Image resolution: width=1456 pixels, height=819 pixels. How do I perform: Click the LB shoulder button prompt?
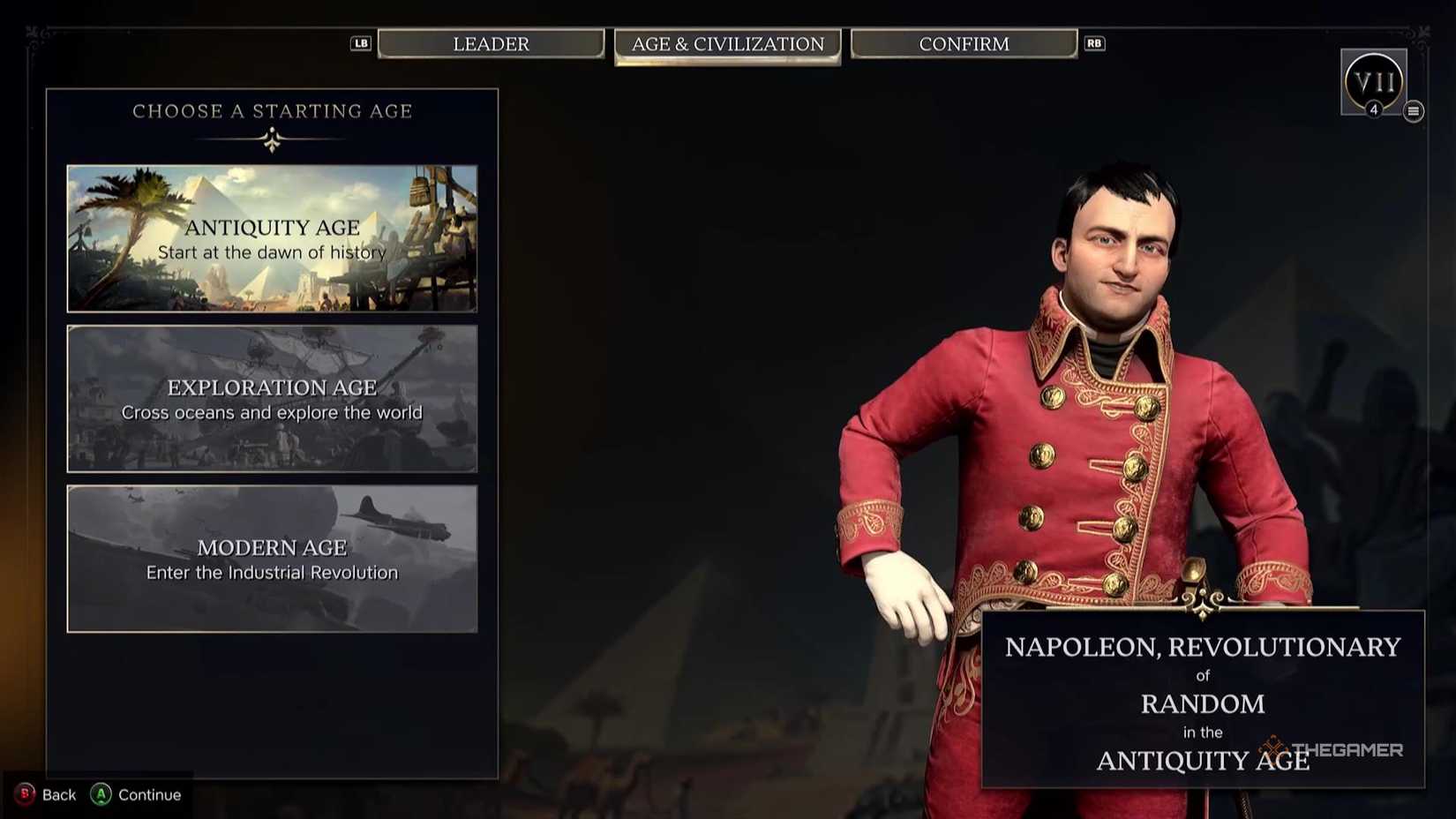click(360, 42)
